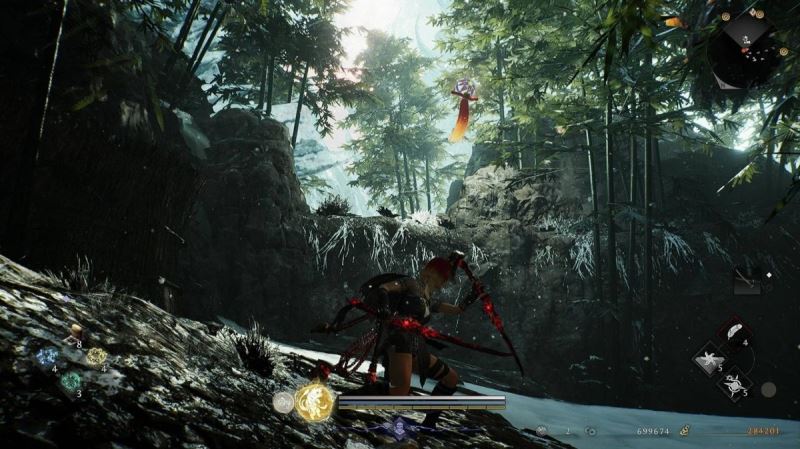Viewport: 800px width, 449px height.
Task: Activate the golden guardian spirit emblem
Action: tap(315, 400)
